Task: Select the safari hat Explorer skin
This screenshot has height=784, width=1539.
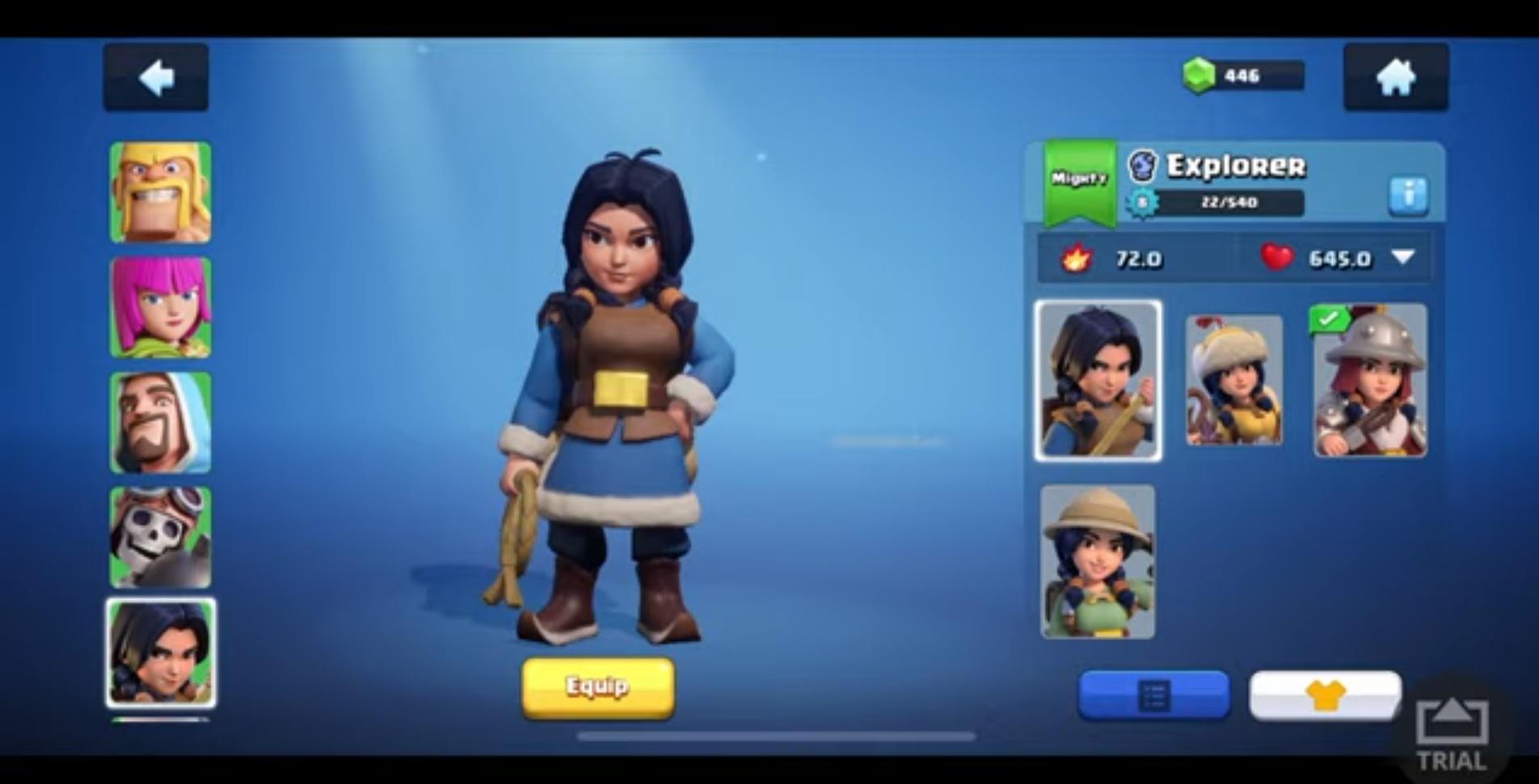Action: 1098,560
